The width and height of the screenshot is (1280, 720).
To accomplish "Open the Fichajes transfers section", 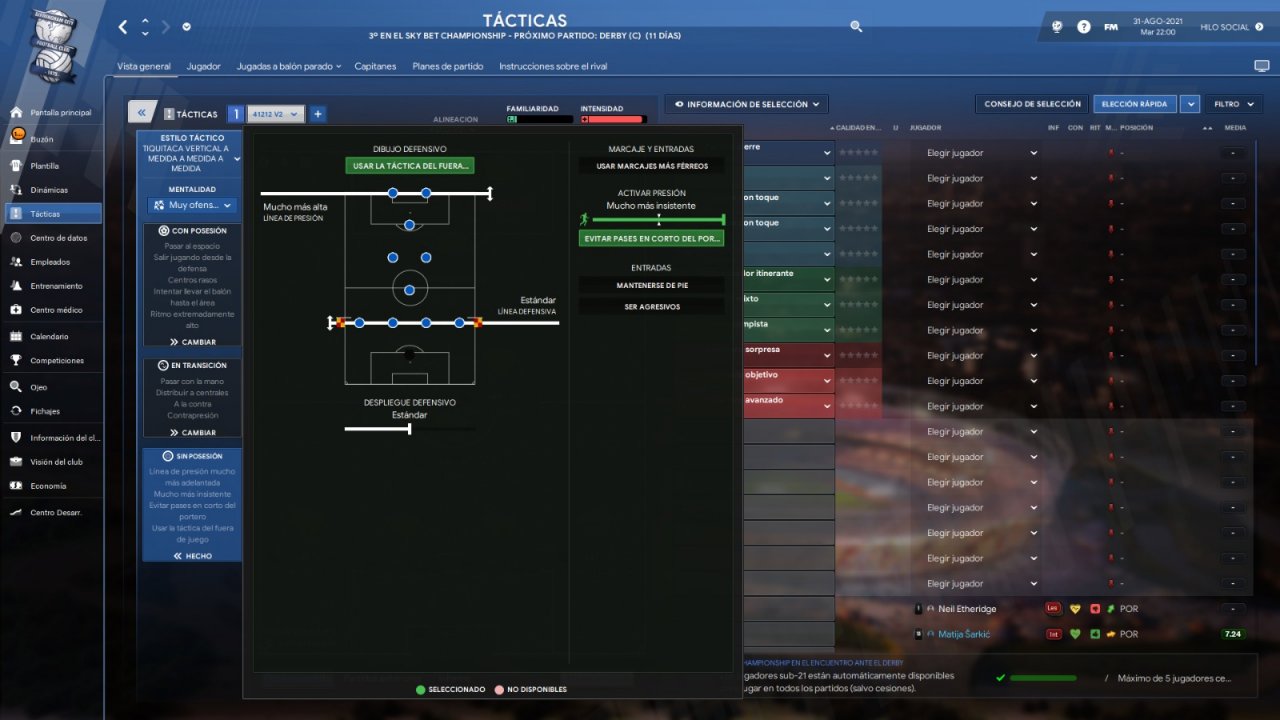I will (x=45, y=411).
